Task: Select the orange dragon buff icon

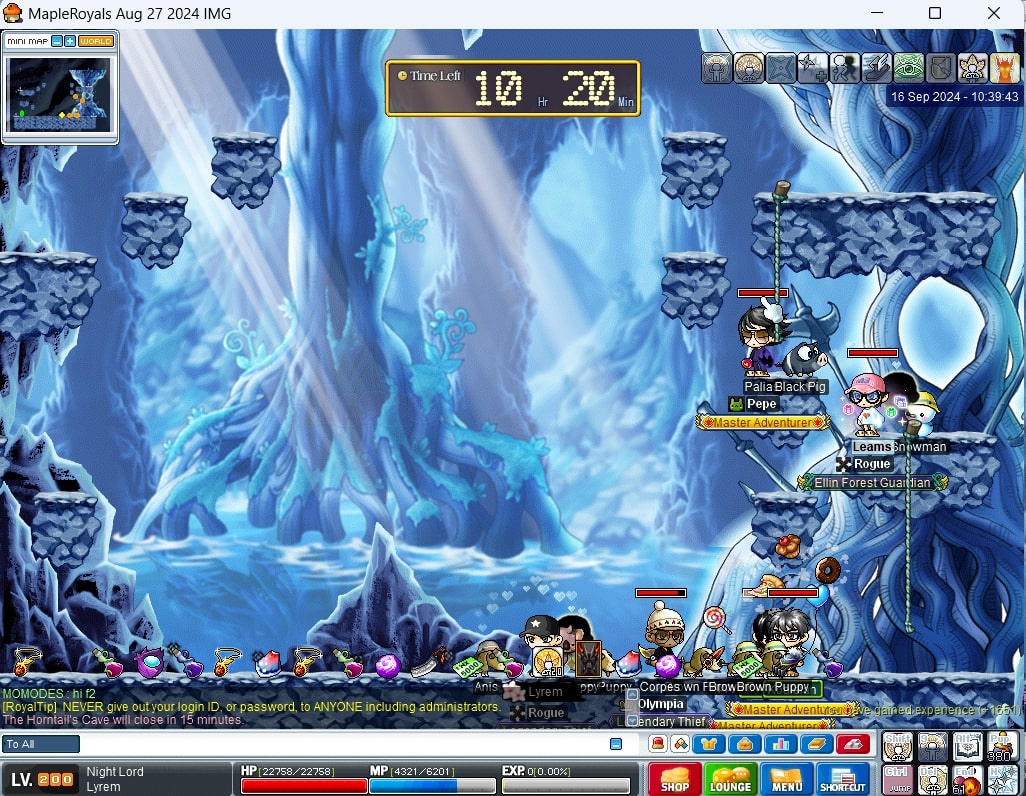Action: 1004,68
